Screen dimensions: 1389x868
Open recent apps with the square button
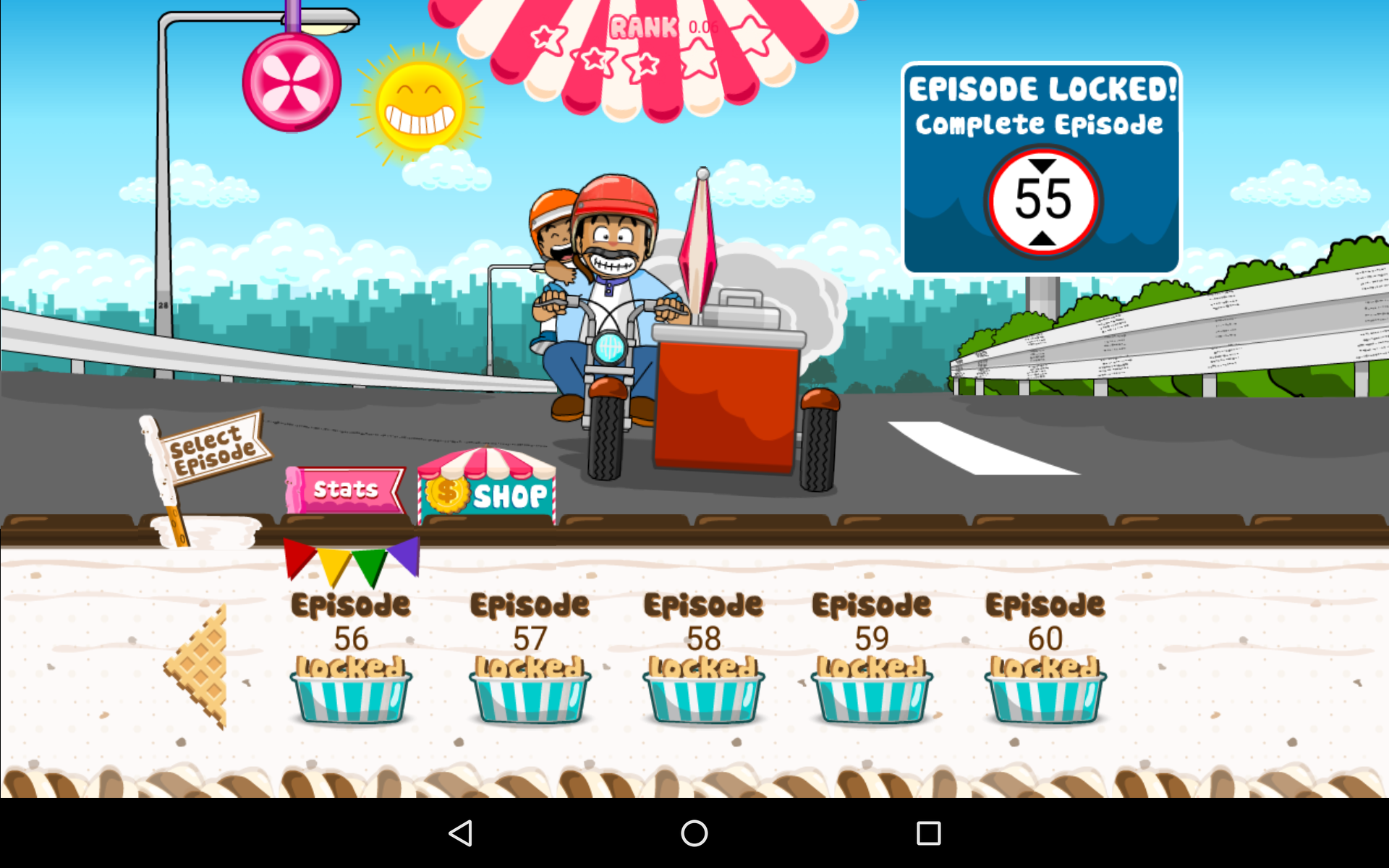928,833
